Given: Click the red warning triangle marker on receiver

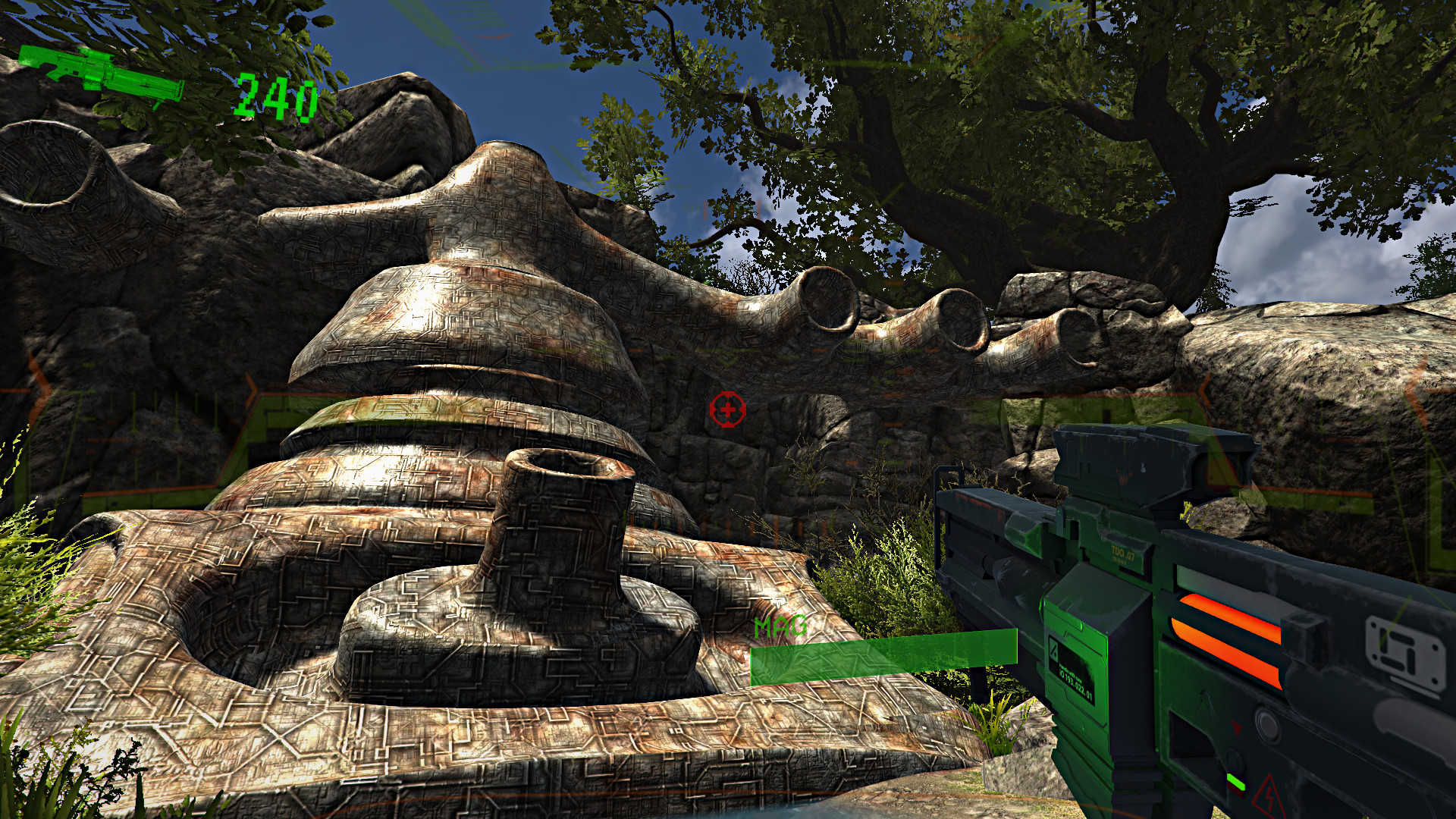Looking at the screenshot, I should pos(1237,727).
